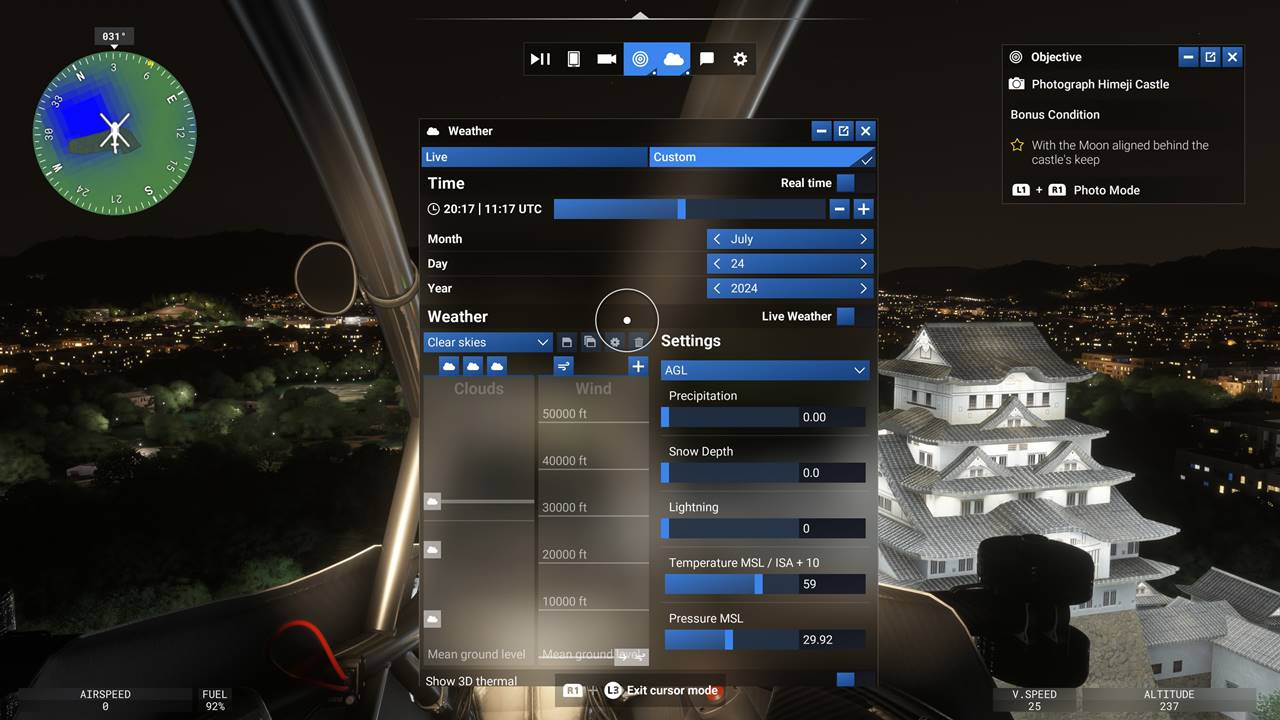Go to the previous Day value
Viewport: 1280px width, 720px height.
click(x=717, y=264)
